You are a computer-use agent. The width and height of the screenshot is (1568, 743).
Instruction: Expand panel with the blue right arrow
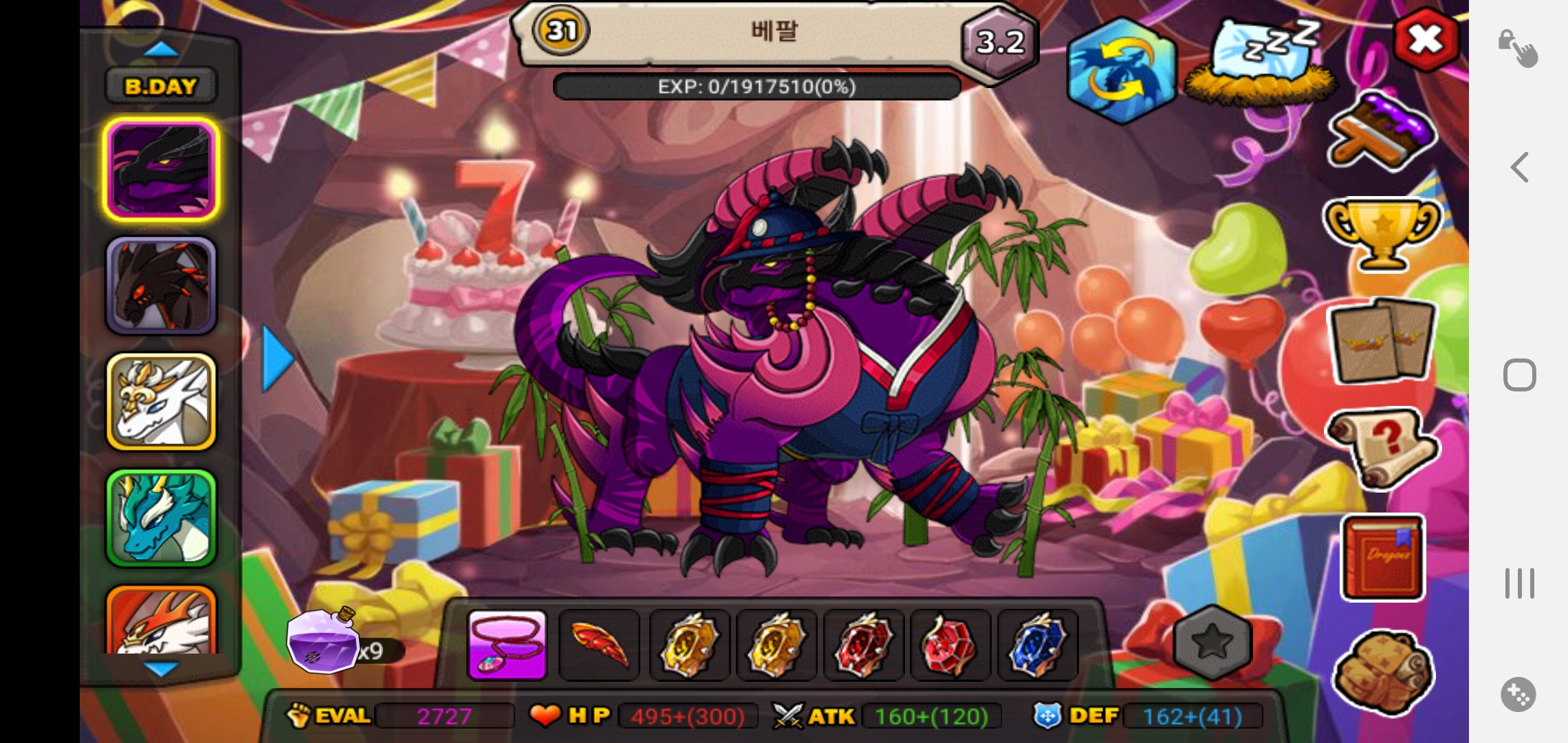pyautogui.click(x=277, y=358)
